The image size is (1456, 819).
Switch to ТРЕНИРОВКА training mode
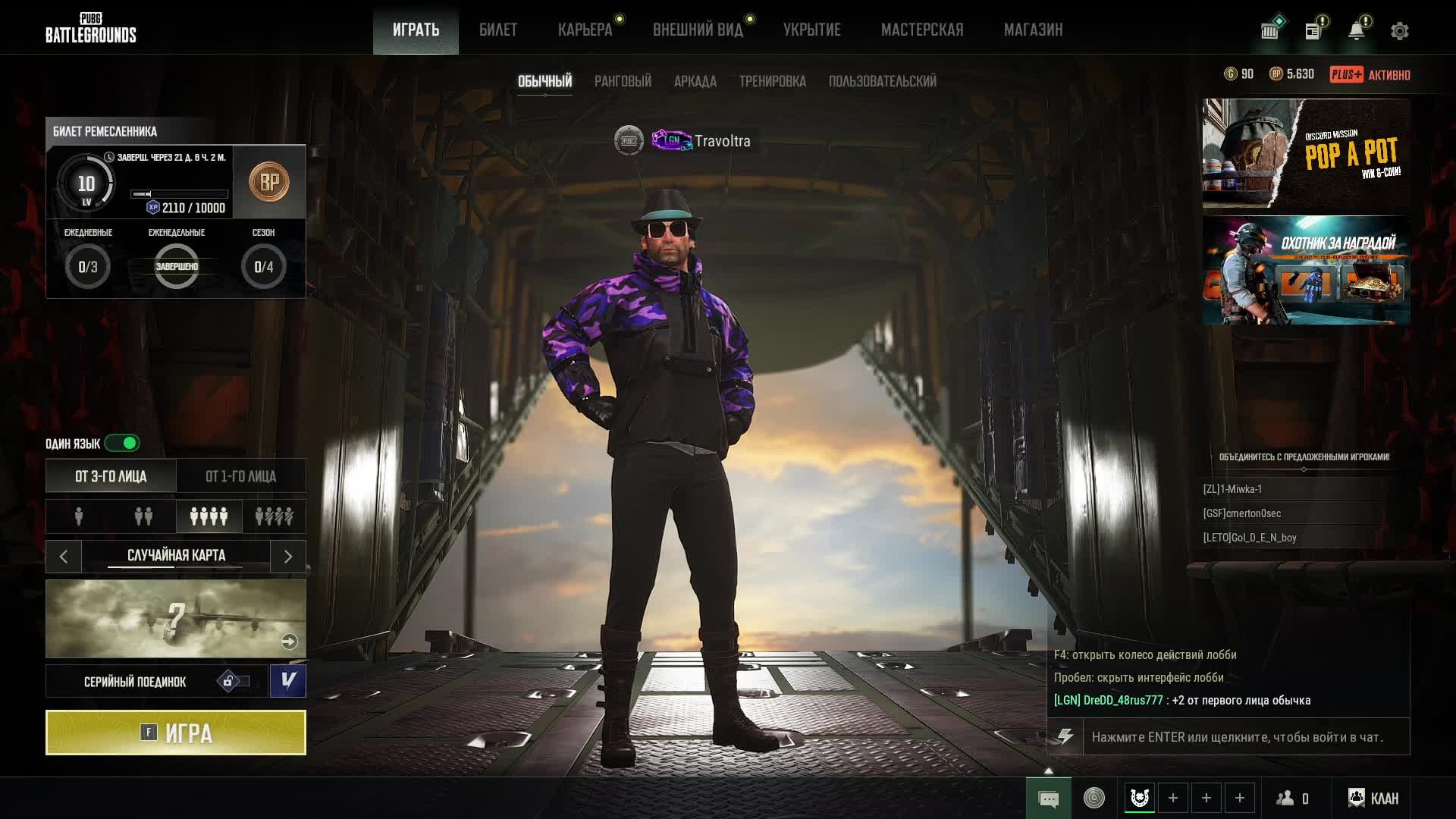point(772,81)
